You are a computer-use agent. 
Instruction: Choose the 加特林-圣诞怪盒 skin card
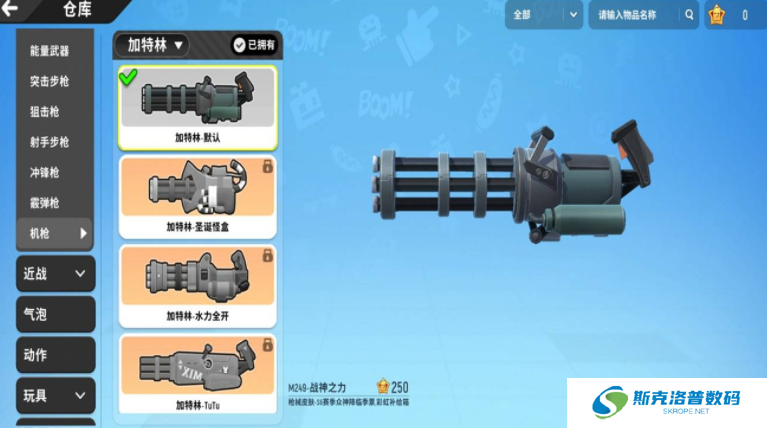point(198,196)
